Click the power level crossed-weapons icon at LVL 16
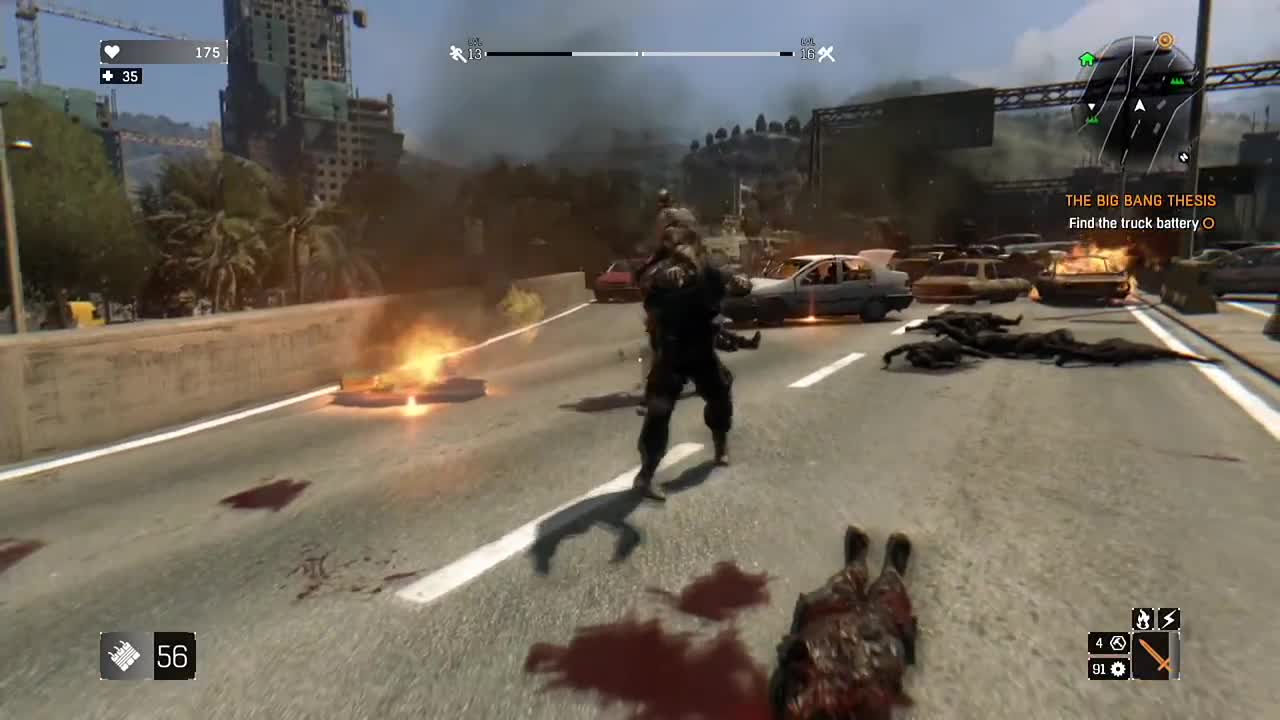1280x720 pixels. point(826,53)
